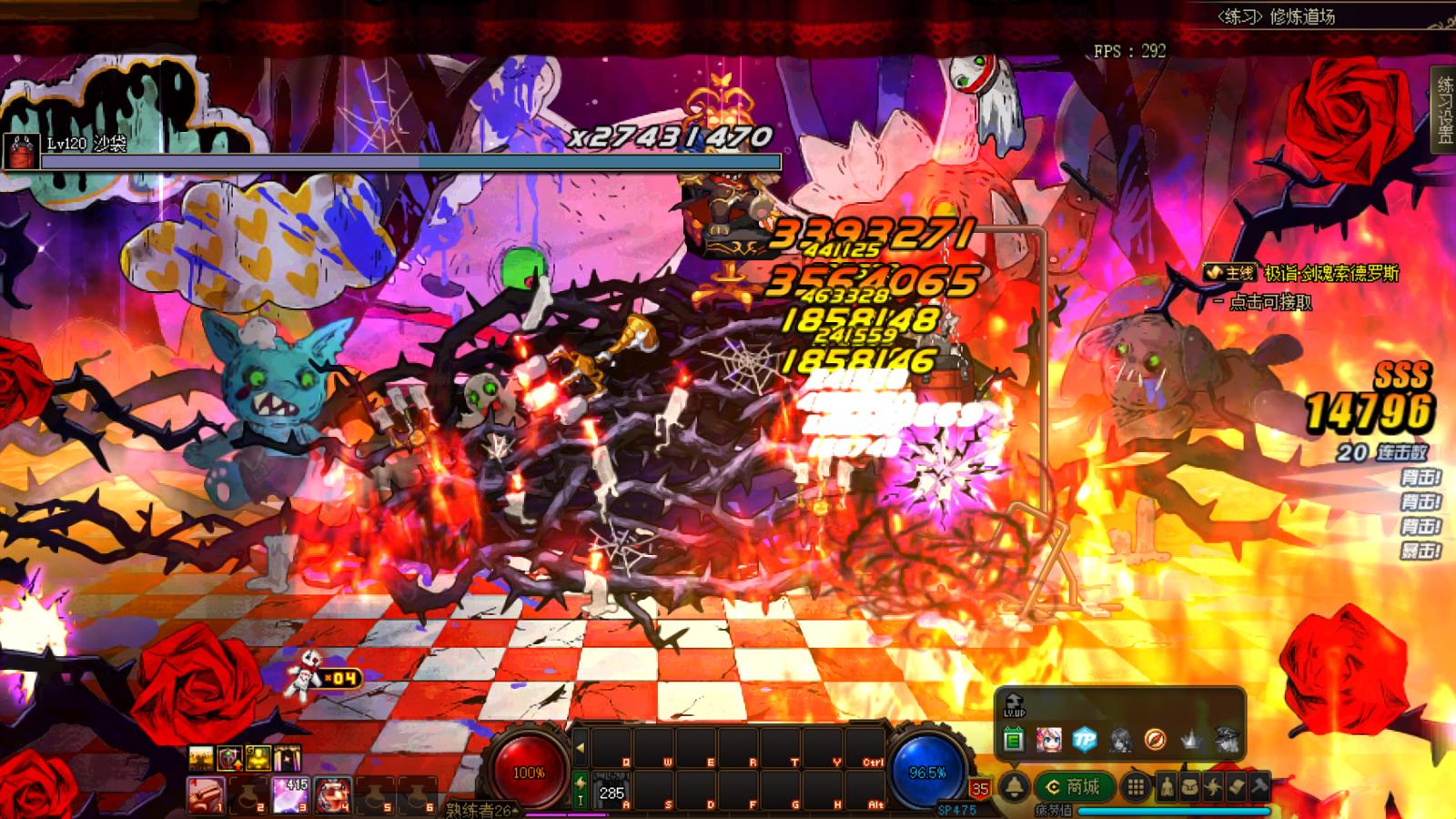Select the golden figure buff icon
The height and width of the screenshot is (819, 1456).
[259, 758]
